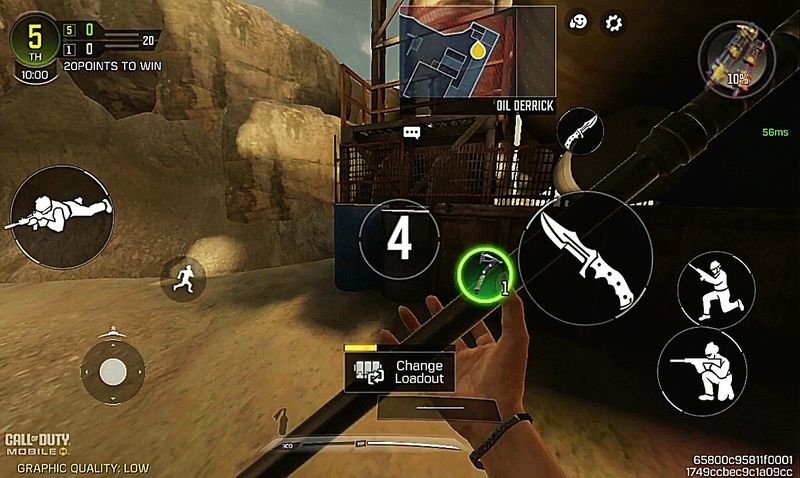This screenshot has width=800, height=478.
Task: Open the scoreboard showing 5th place
Action: tap(34, 40)
